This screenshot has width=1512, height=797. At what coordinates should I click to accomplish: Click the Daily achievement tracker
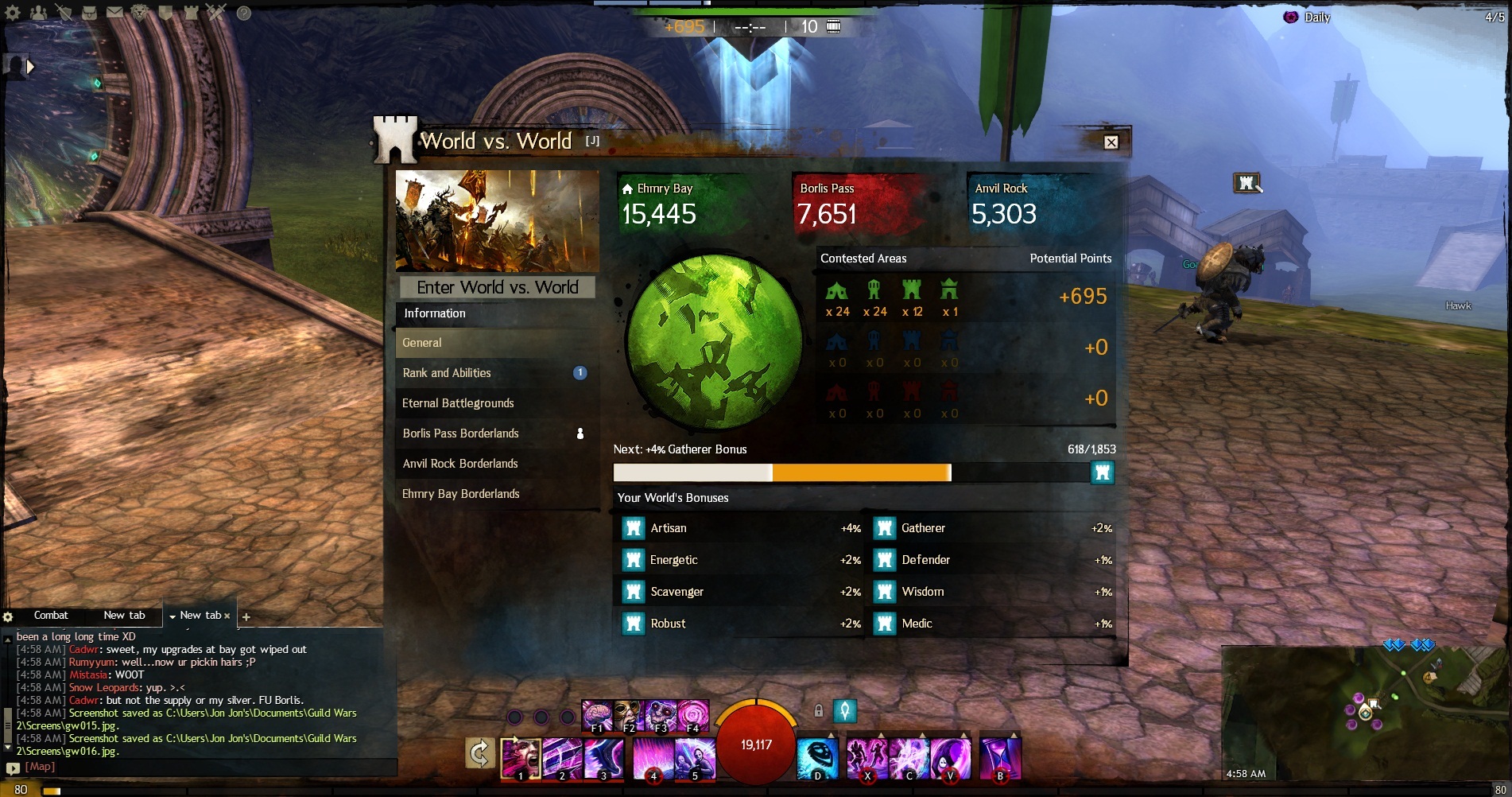pos(1309,17)
